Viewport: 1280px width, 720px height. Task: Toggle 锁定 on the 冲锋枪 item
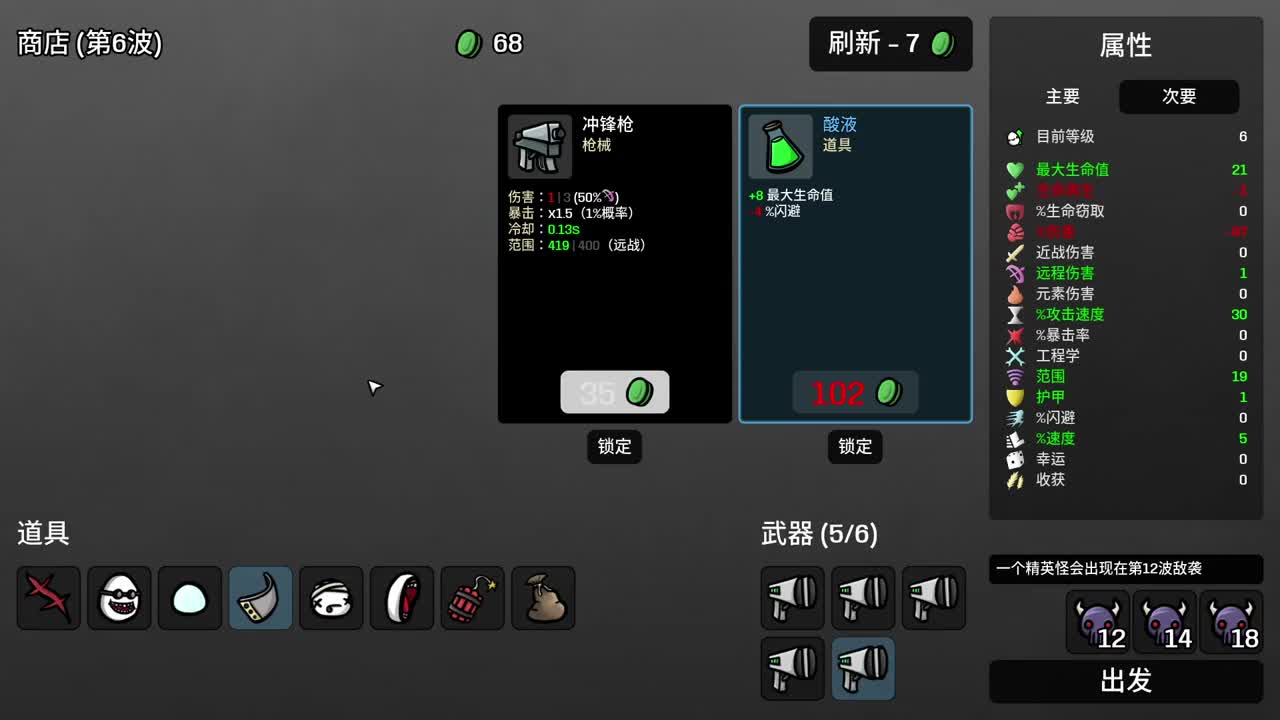(614, 447)
